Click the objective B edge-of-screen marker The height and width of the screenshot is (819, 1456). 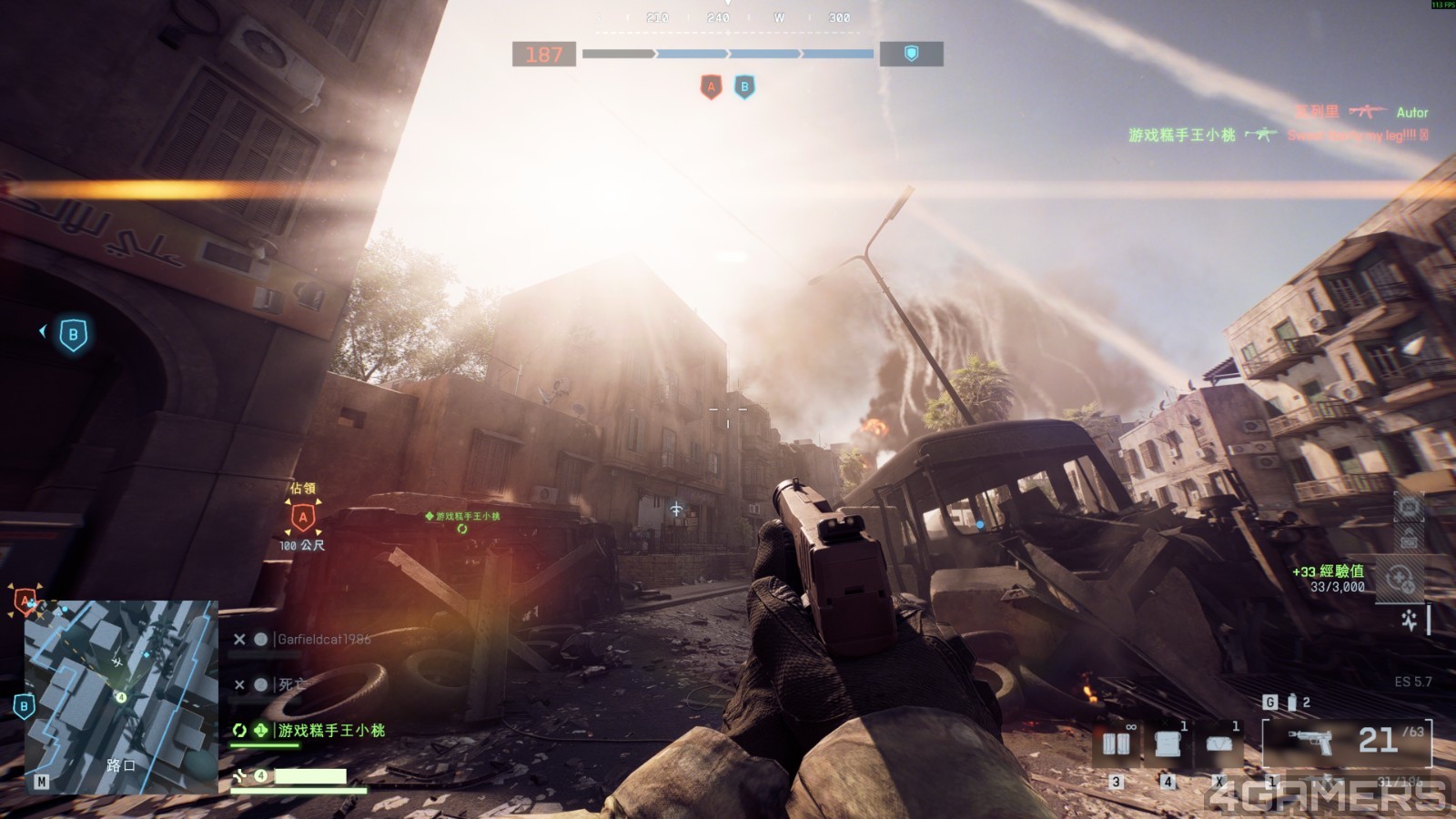point(73,335)
